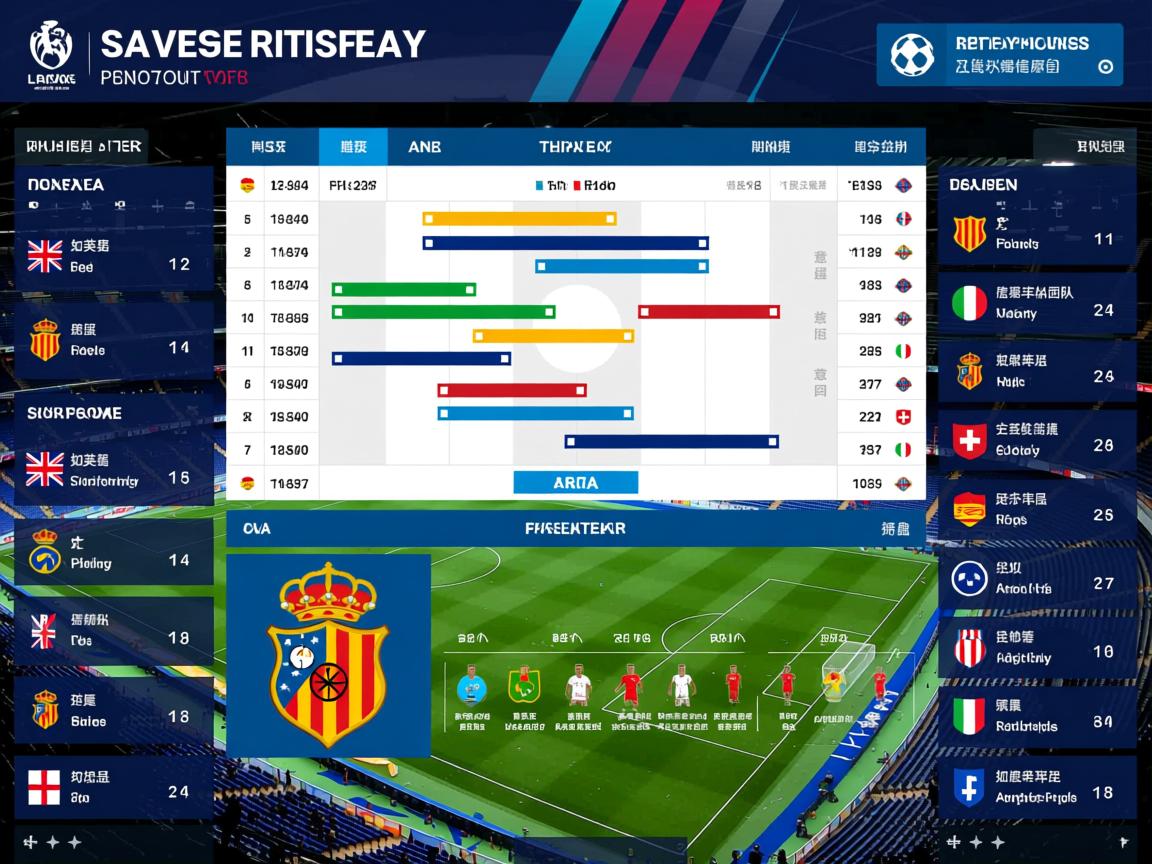Click the large crowned club crest
Screen dimensions: 1152x864
328,655
